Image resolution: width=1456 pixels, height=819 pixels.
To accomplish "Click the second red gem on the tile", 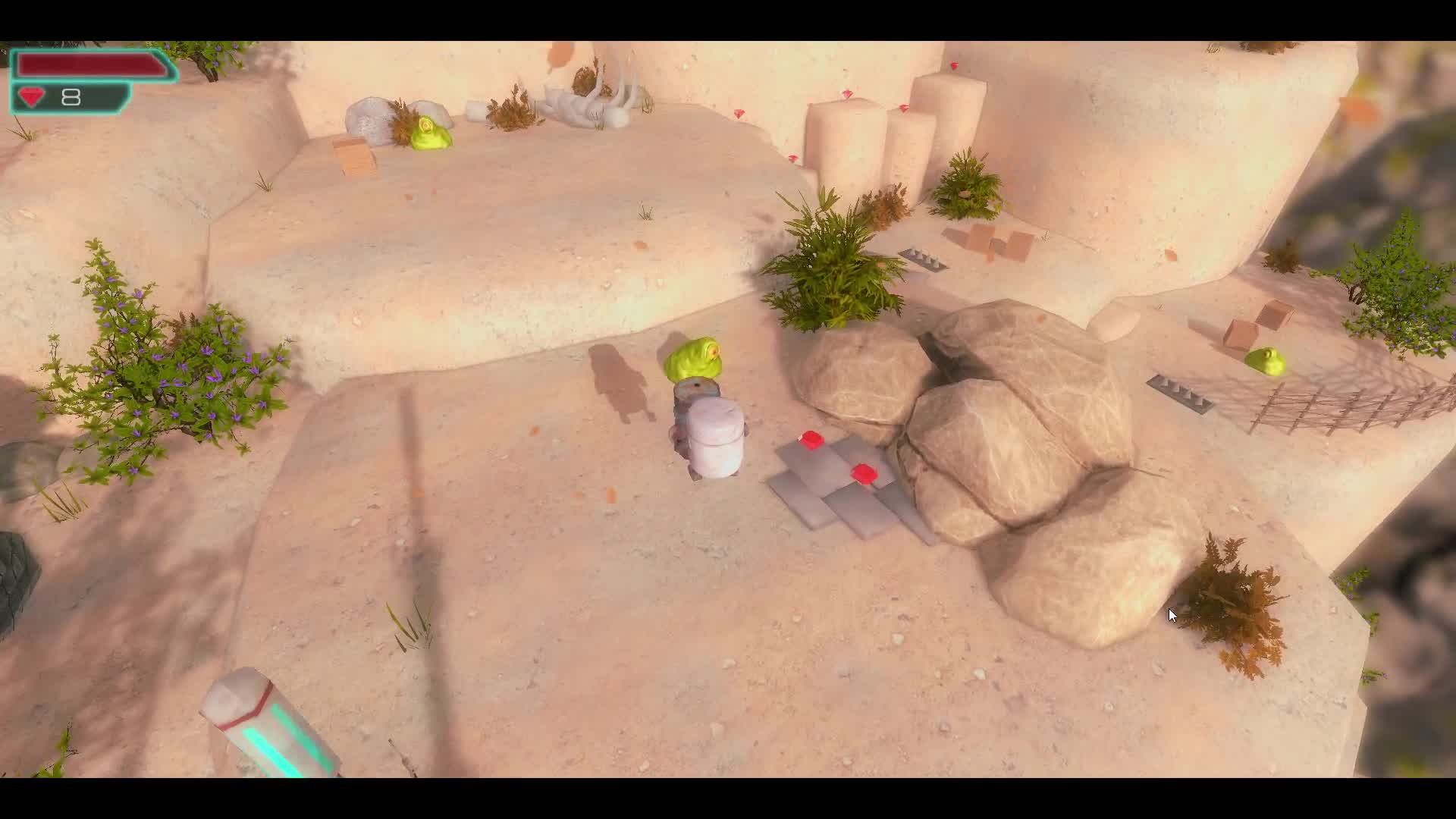I will click(x=862, y=472).
